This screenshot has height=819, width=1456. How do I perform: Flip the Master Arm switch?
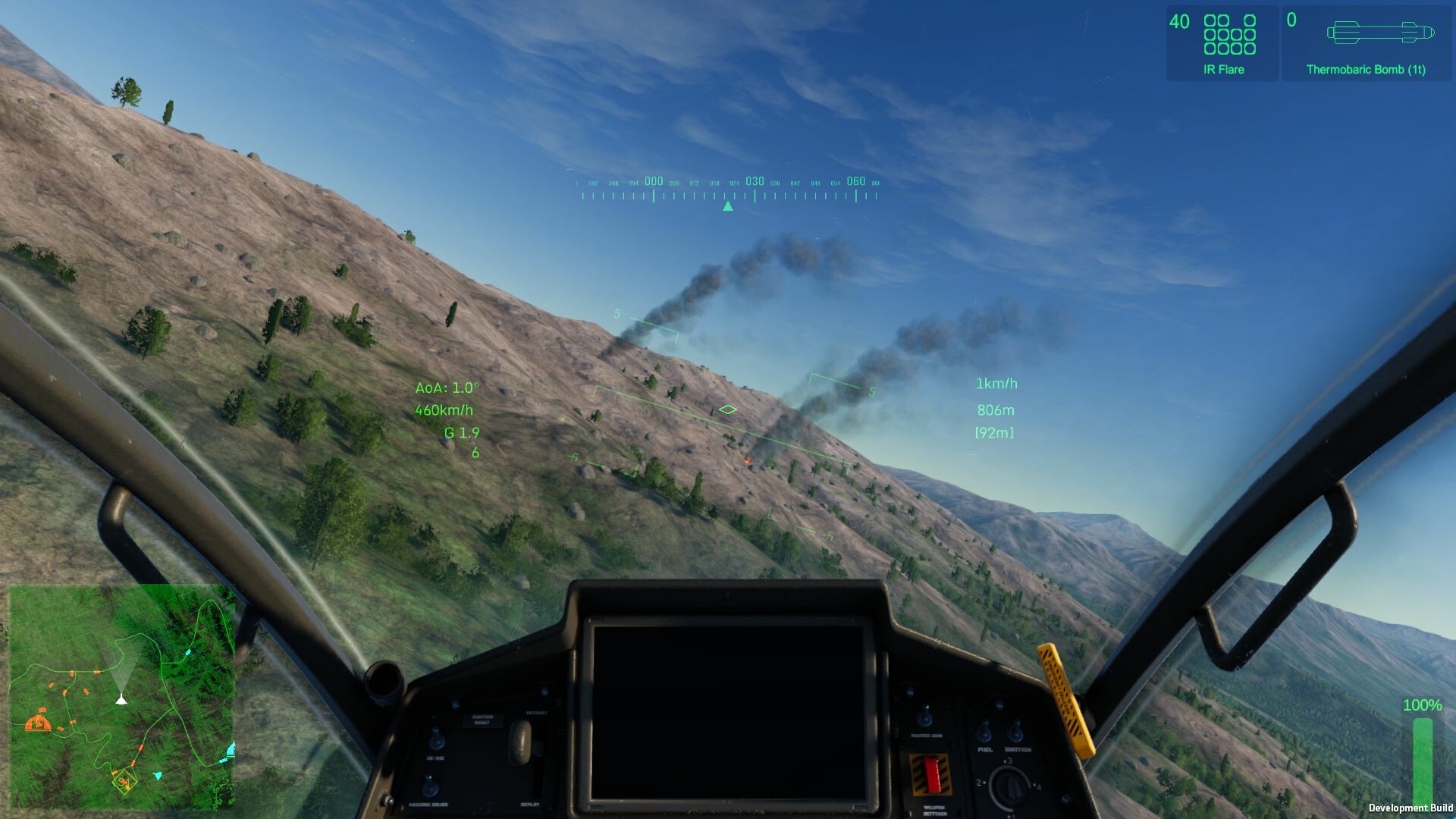pyautogui.click(x=925, y=715)
